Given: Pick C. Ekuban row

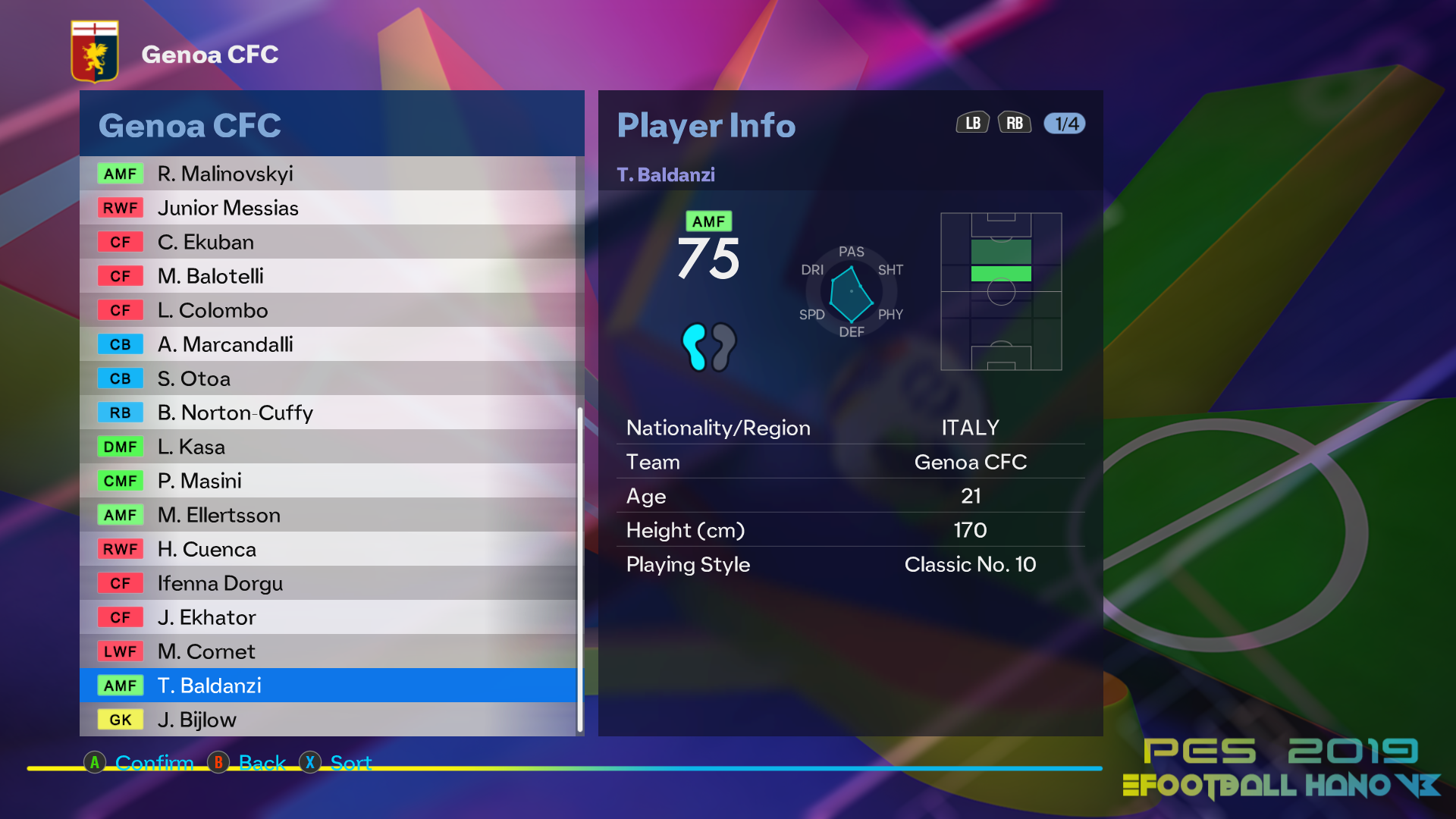Looking at the screenshot, I should (x=328, y=242).
